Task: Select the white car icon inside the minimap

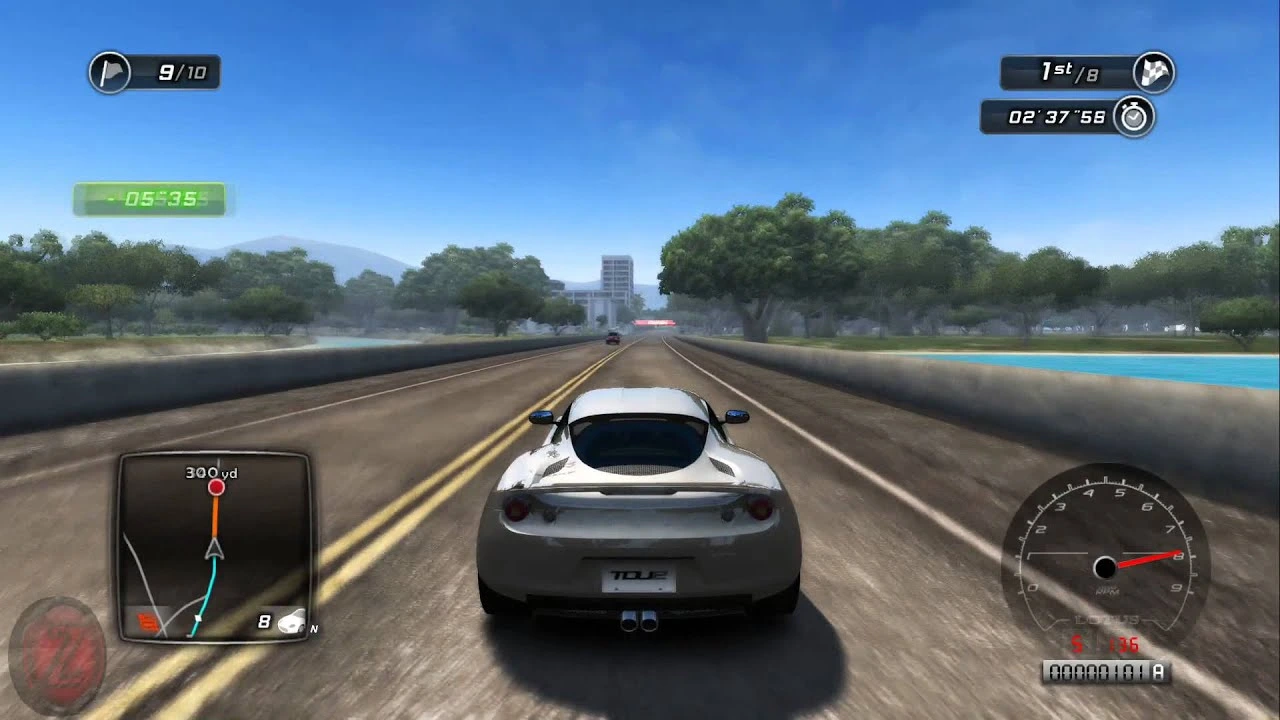Action: 292,620
